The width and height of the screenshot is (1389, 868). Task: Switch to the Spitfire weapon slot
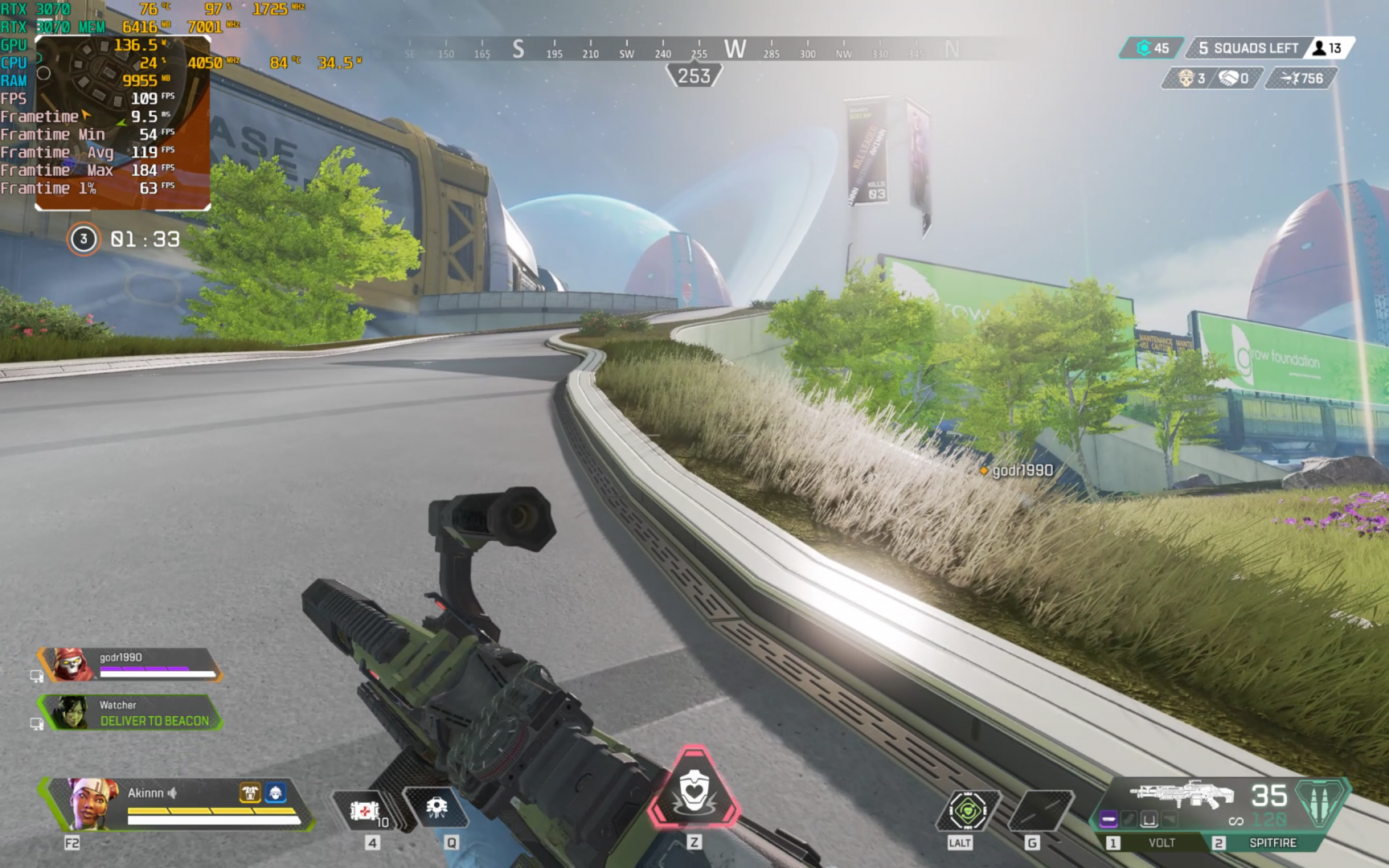pos(1272,842)
